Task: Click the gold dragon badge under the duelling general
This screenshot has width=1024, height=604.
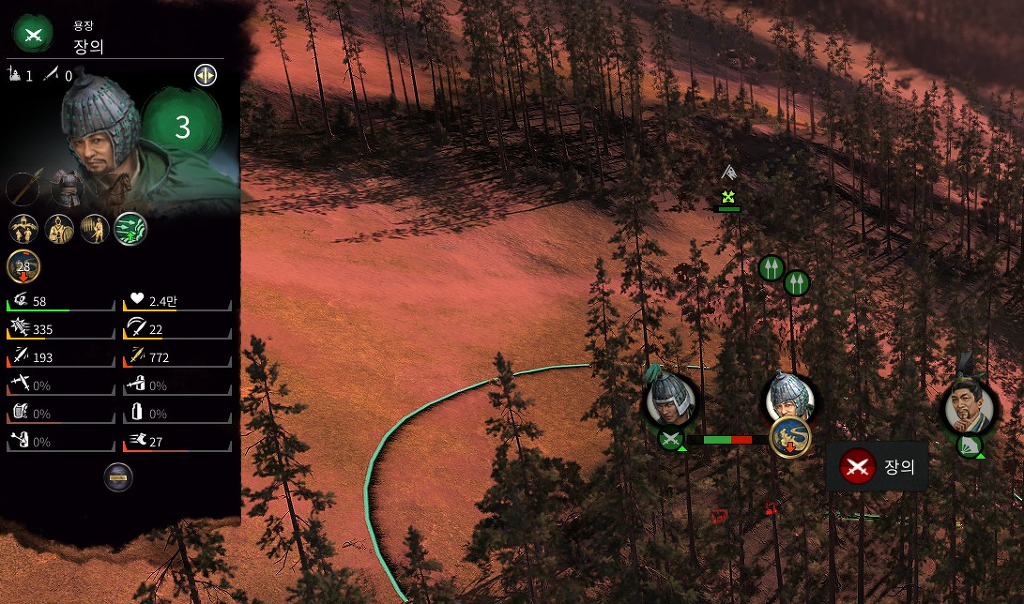Action: [790, 437]
